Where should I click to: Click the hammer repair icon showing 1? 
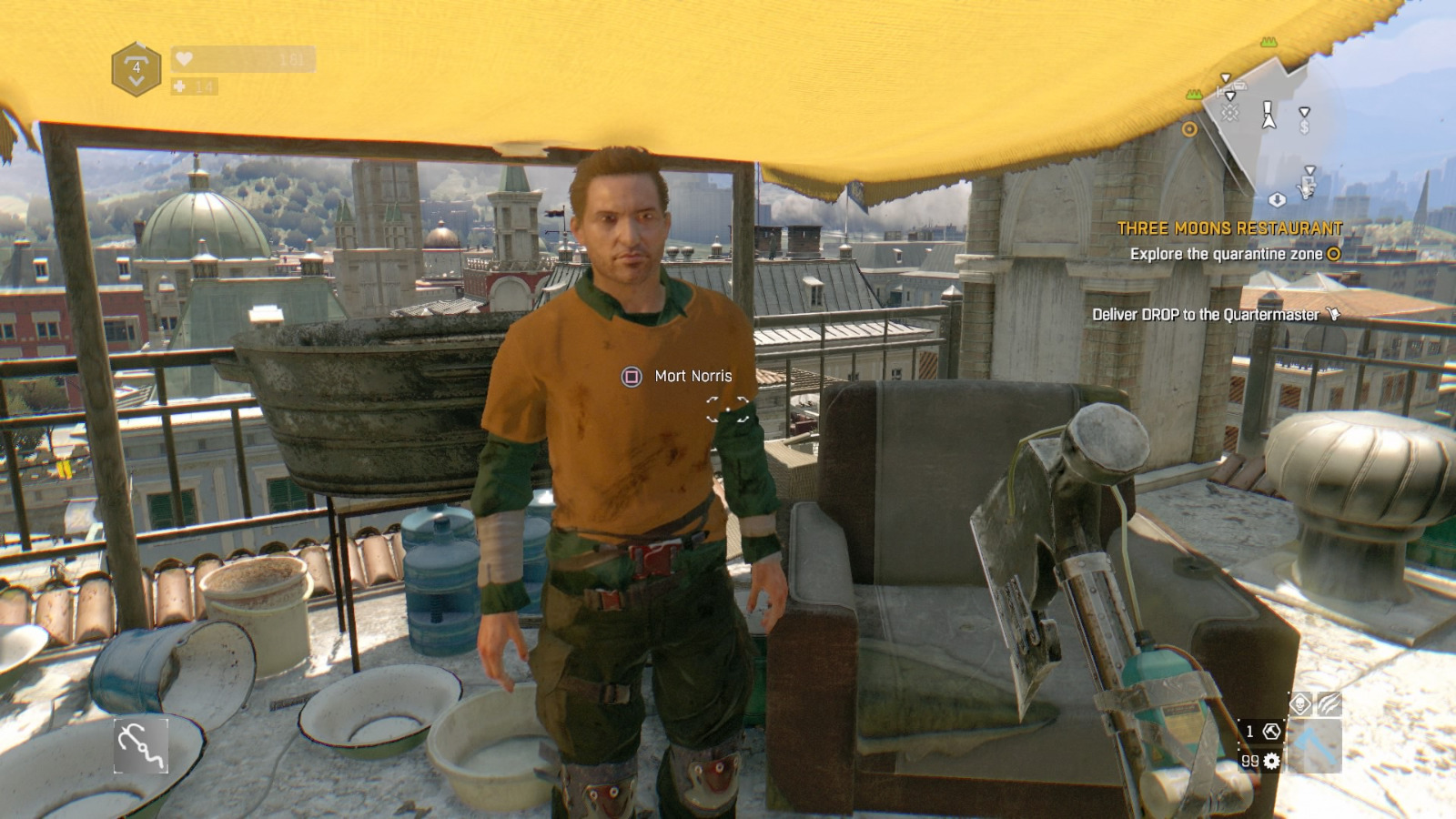point(1272,732)
